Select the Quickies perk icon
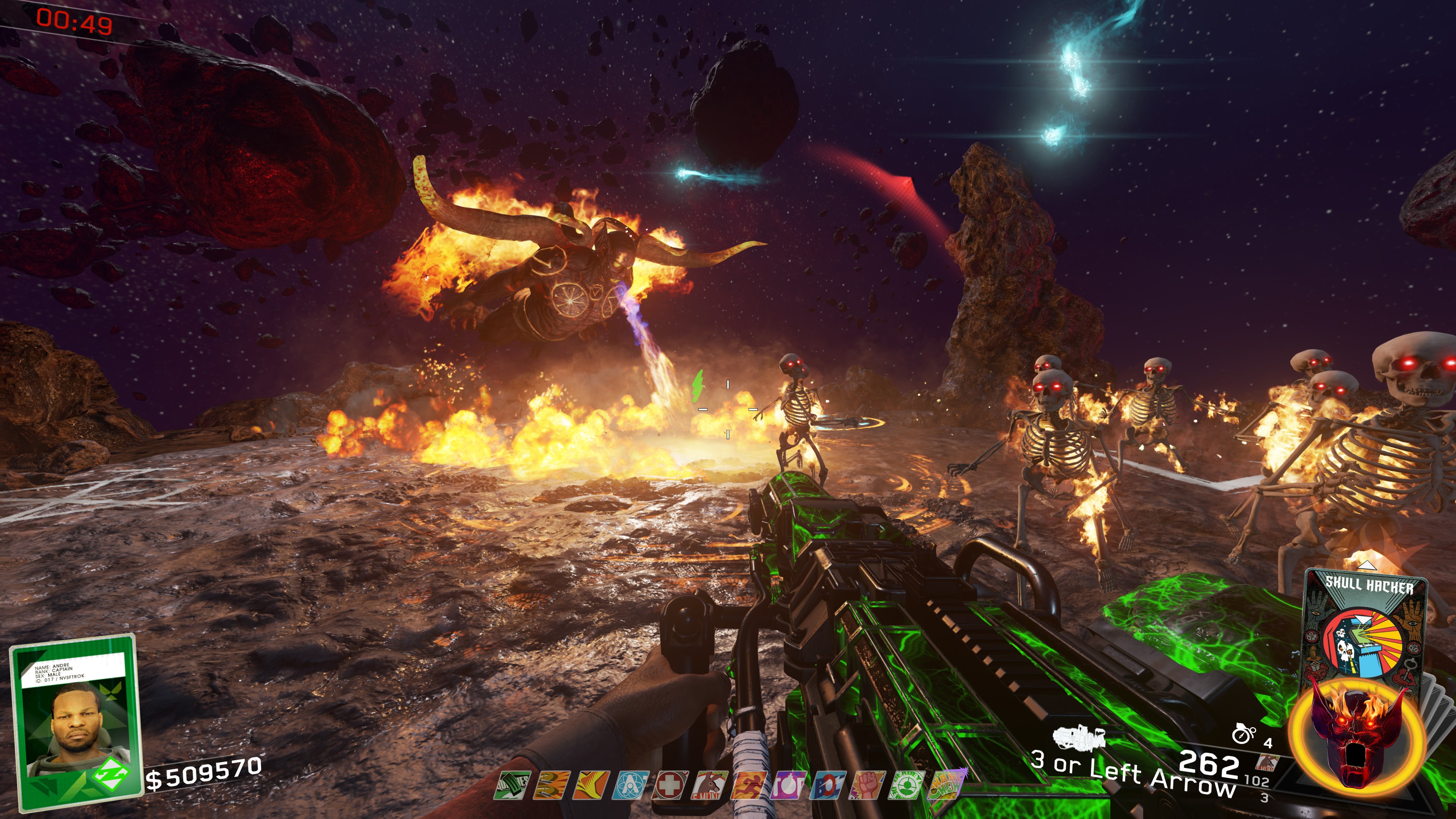 pos(513,786)
